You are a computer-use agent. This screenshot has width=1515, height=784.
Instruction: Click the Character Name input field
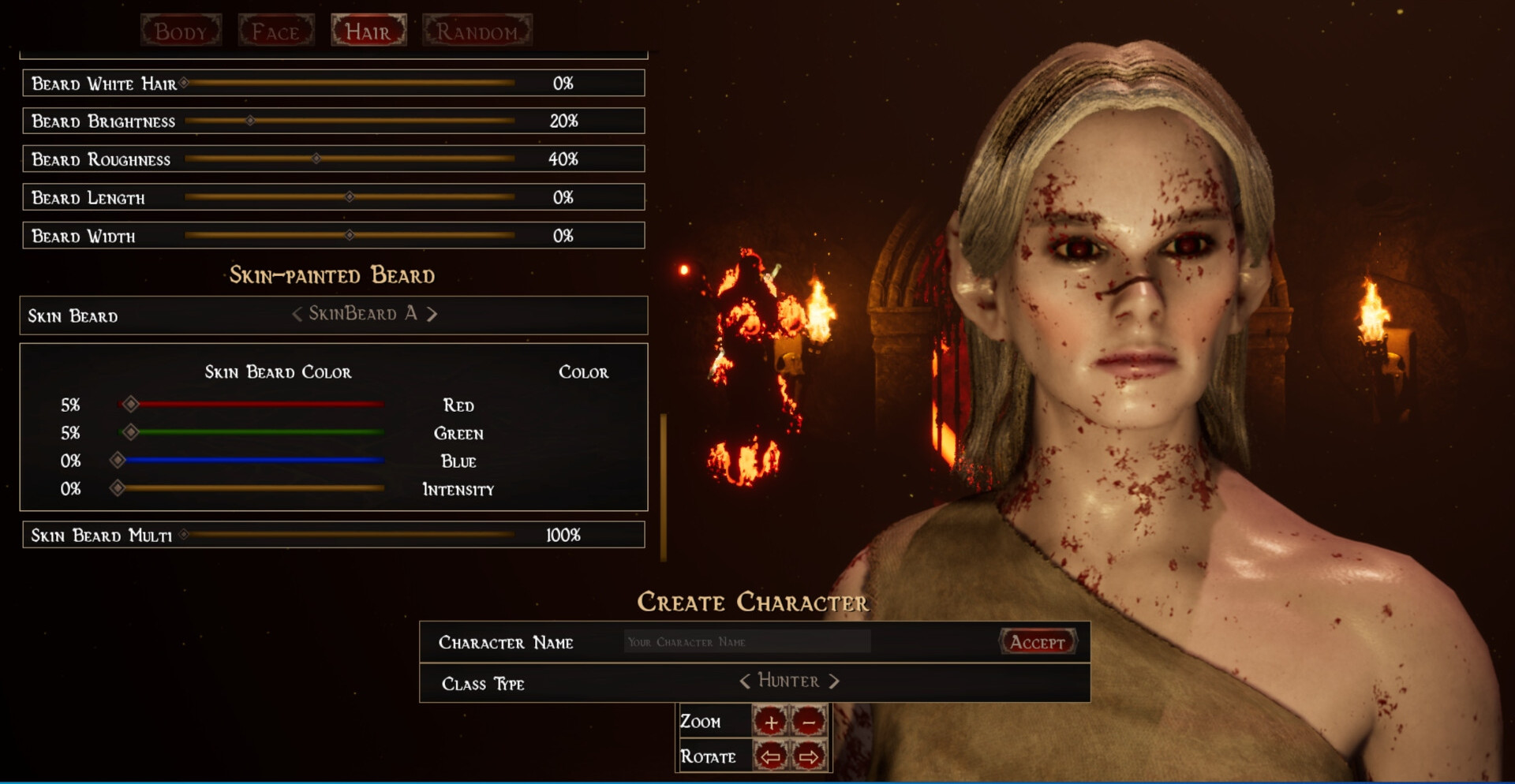(746, 642)
